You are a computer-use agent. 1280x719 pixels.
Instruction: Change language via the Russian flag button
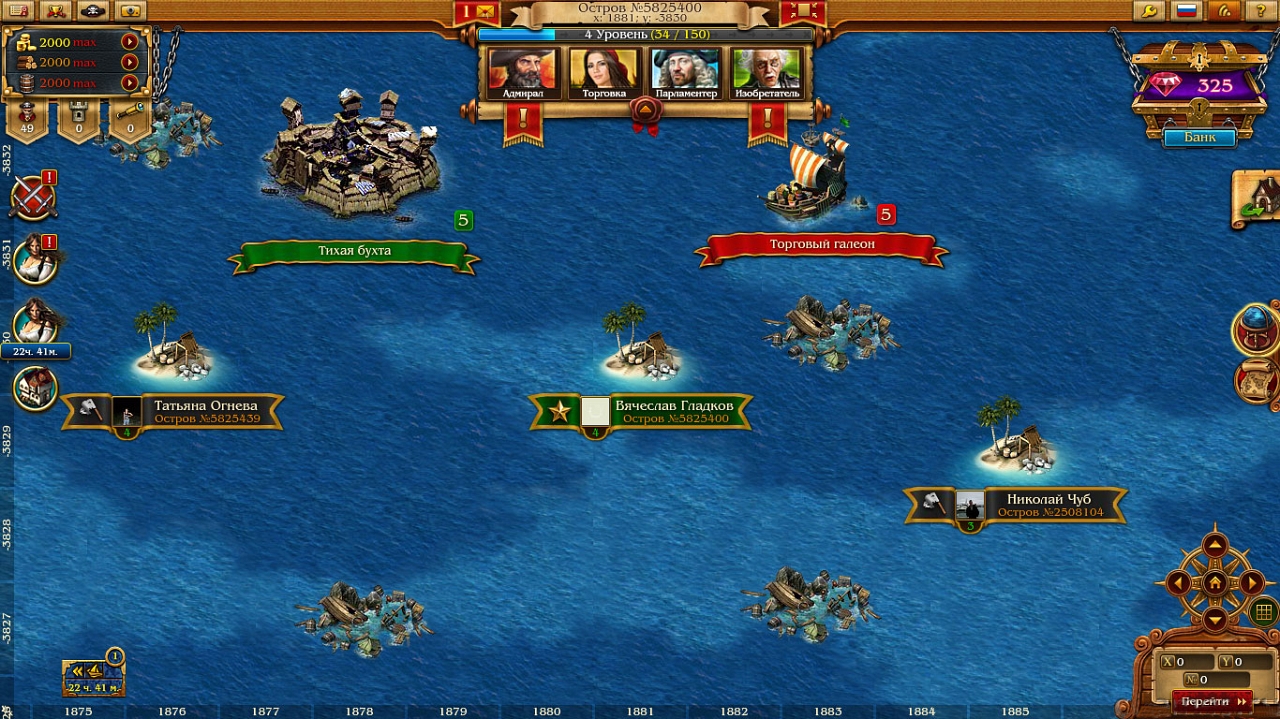[x=1187, y=11]
